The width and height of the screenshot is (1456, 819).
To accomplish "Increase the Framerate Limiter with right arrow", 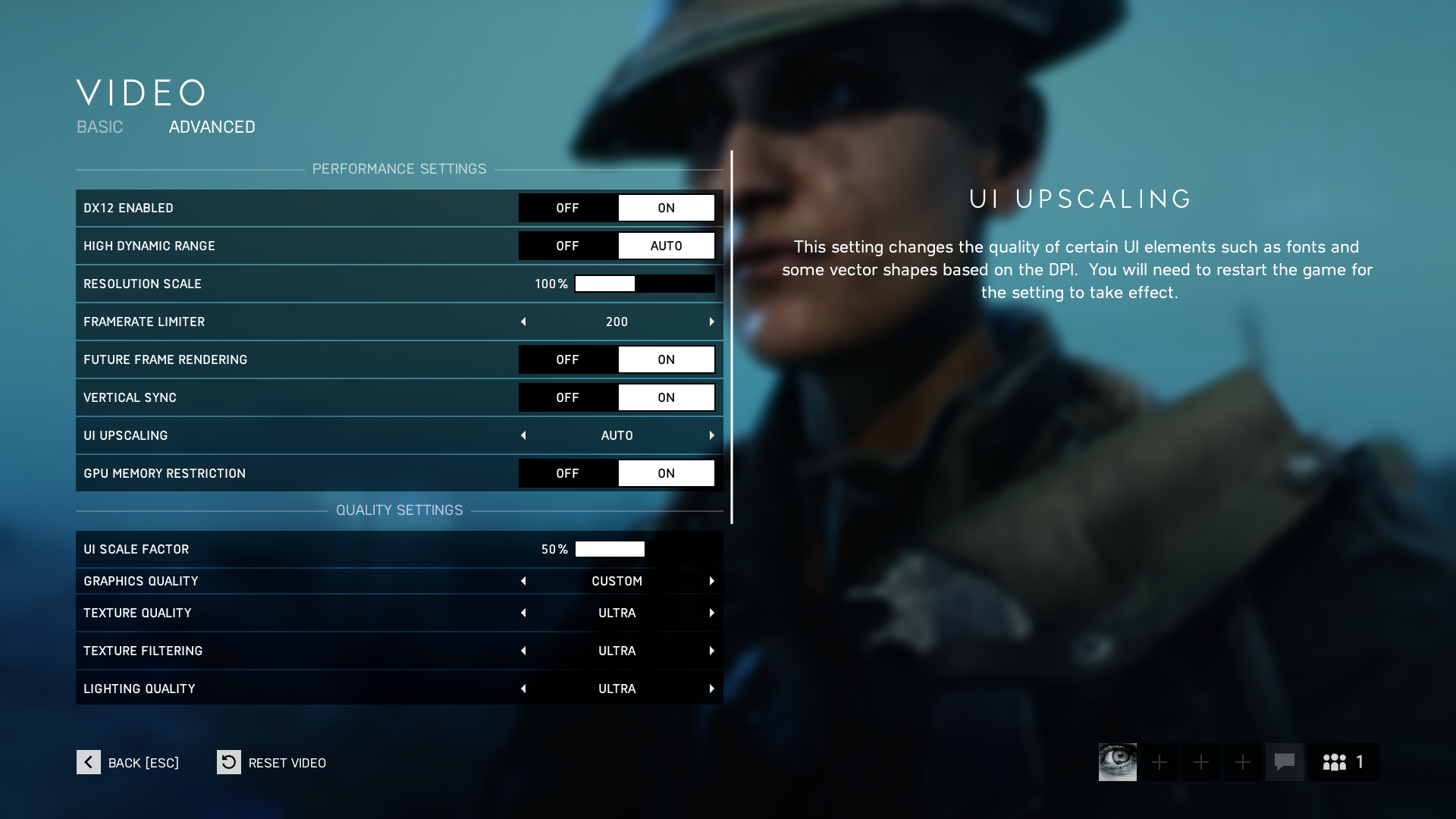I will [x=711, y=322].
